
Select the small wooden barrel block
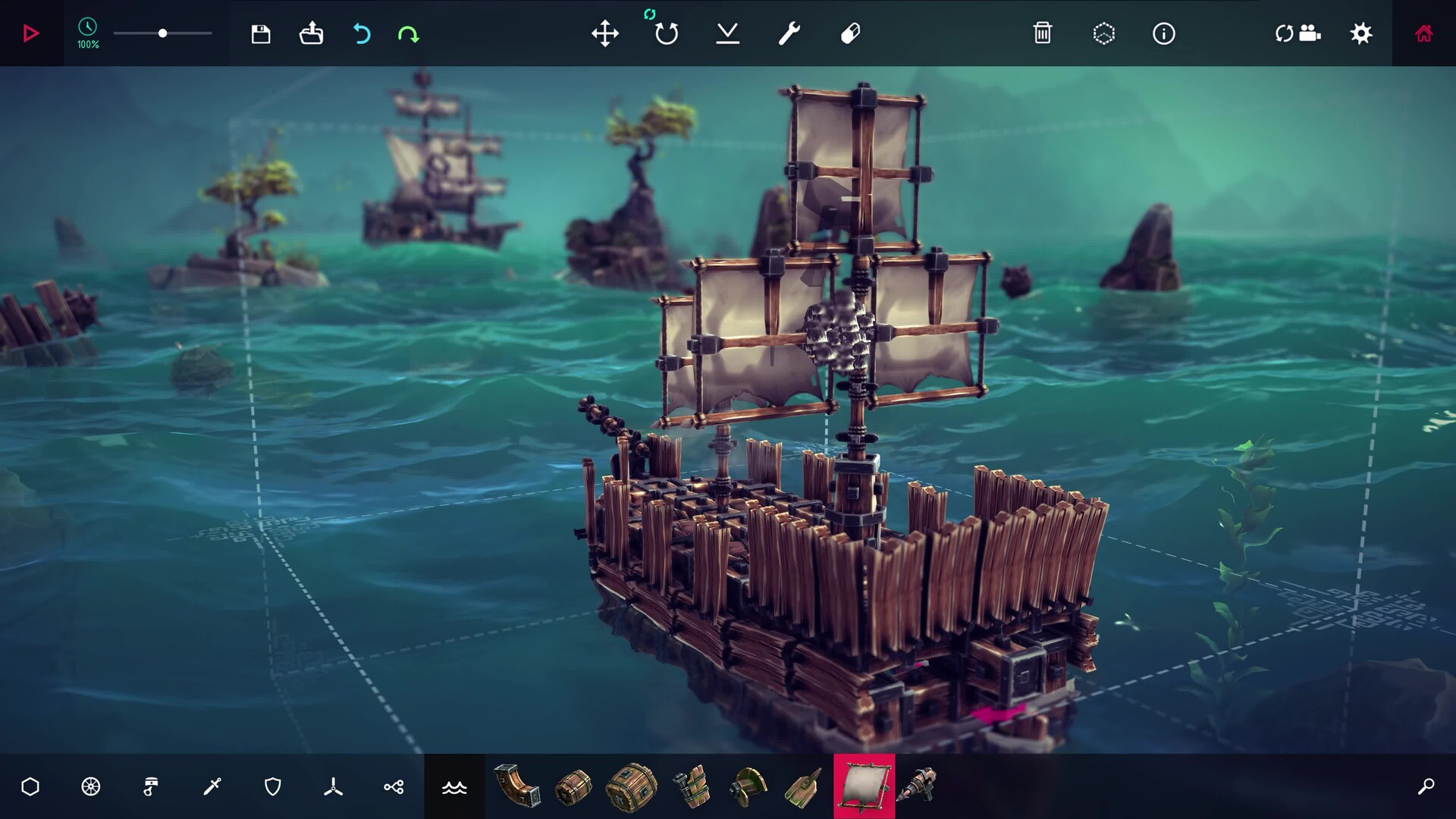coord(573,786)
